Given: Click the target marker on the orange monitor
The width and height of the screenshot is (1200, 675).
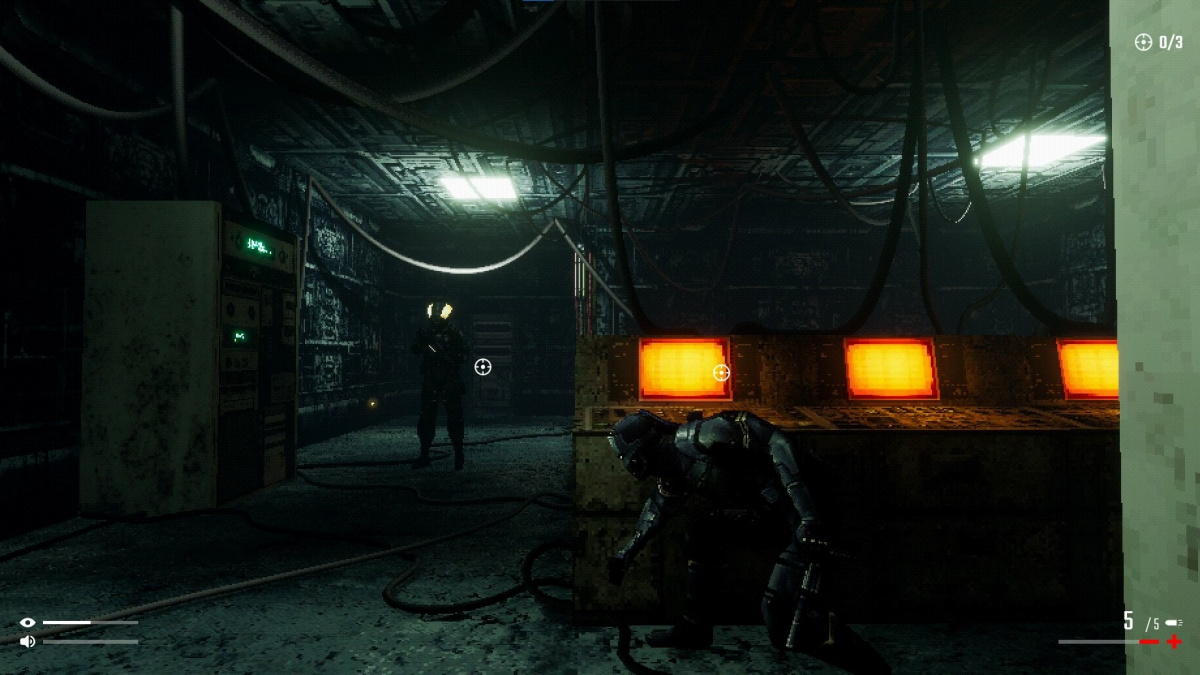Looking at the screenshot, I should point(721,373).
